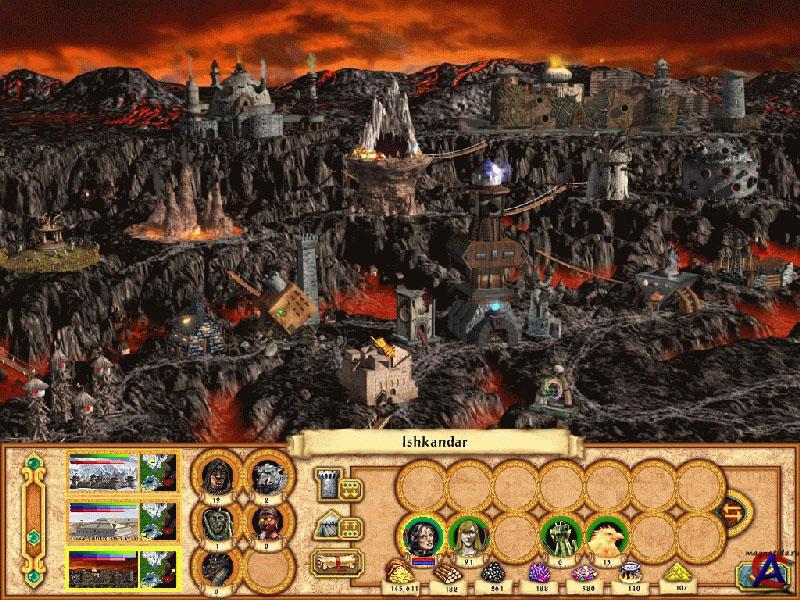Select the snowy town in the town list
This screenshot has width=800, height=600.
104,470
